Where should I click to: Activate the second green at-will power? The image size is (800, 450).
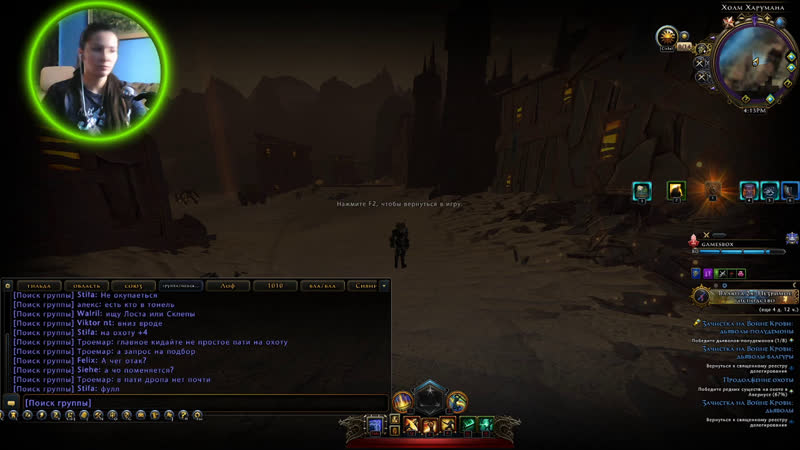click(484, 426)
